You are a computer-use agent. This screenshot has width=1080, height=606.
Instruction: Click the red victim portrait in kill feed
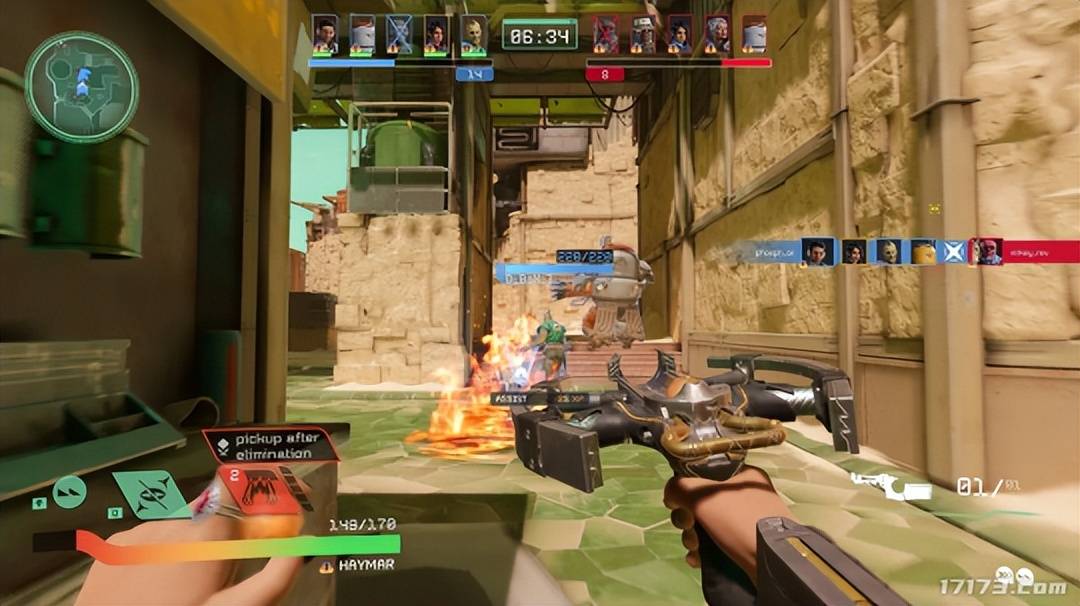tap(988, 251)
